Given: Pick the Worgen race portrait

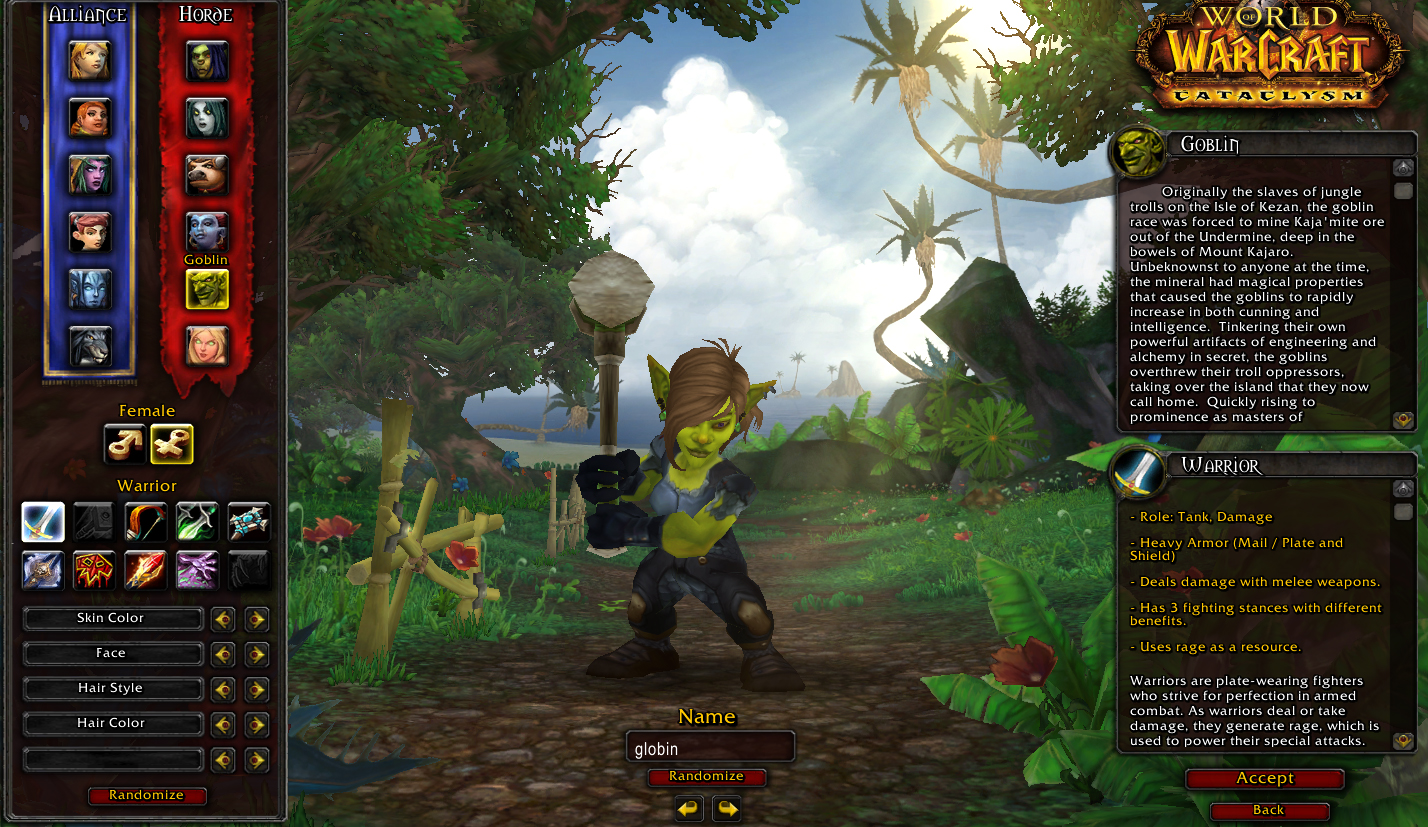Looking at the screenshot, I should point(90,346).
